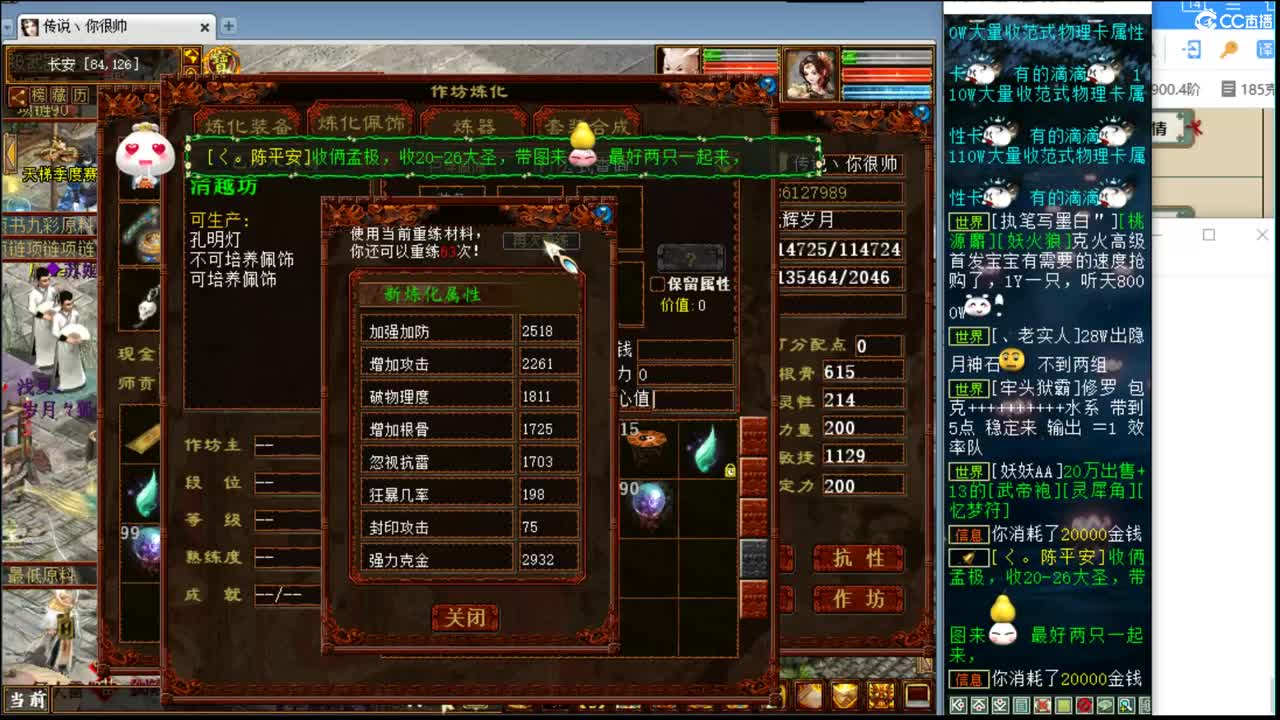The height and width of the screenshot is (720, 1280).
Task: Enable the 保留属性 checkbox
Action: pos(656,283)
